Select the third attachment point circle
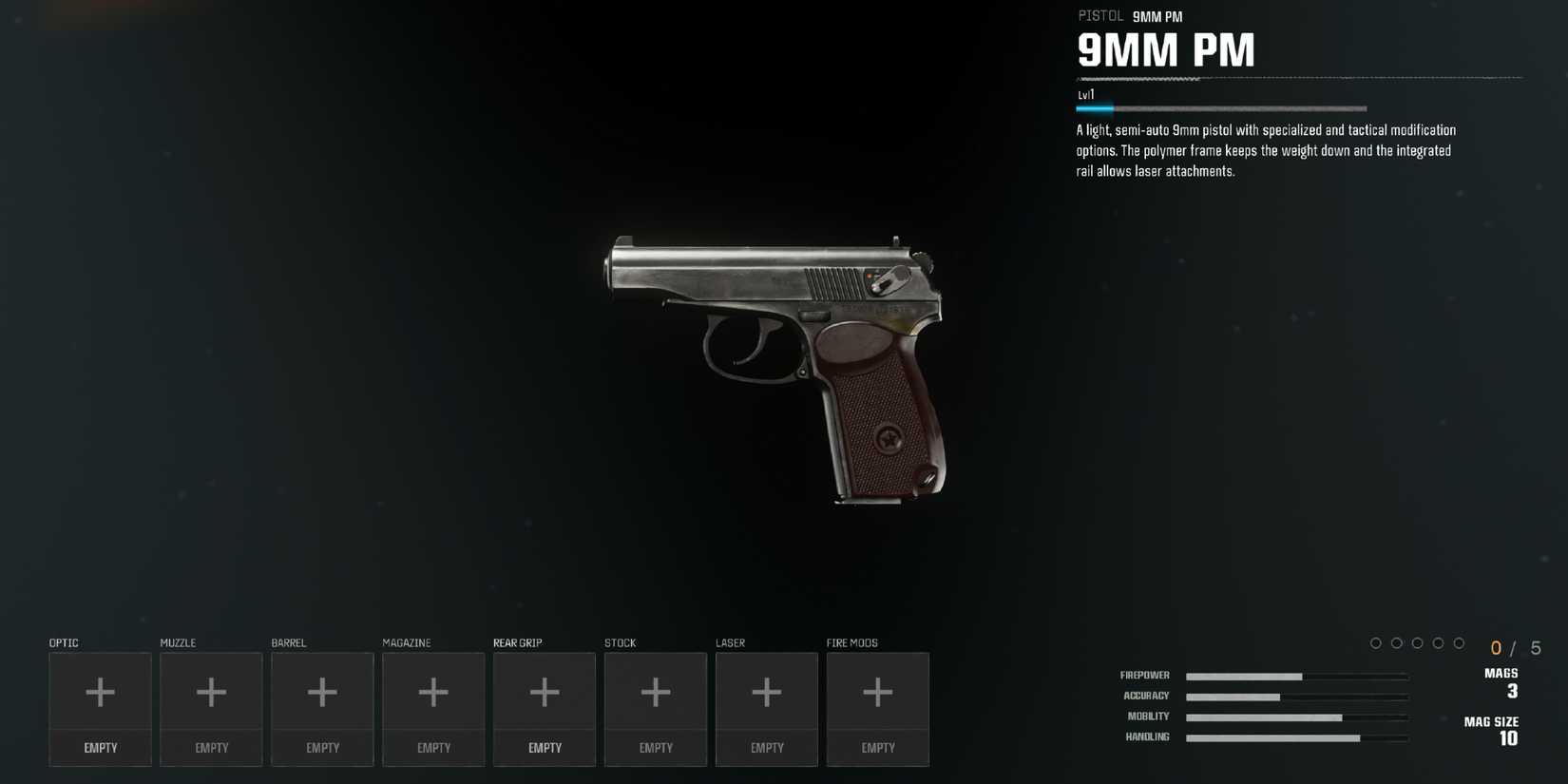 point(1418,642)
